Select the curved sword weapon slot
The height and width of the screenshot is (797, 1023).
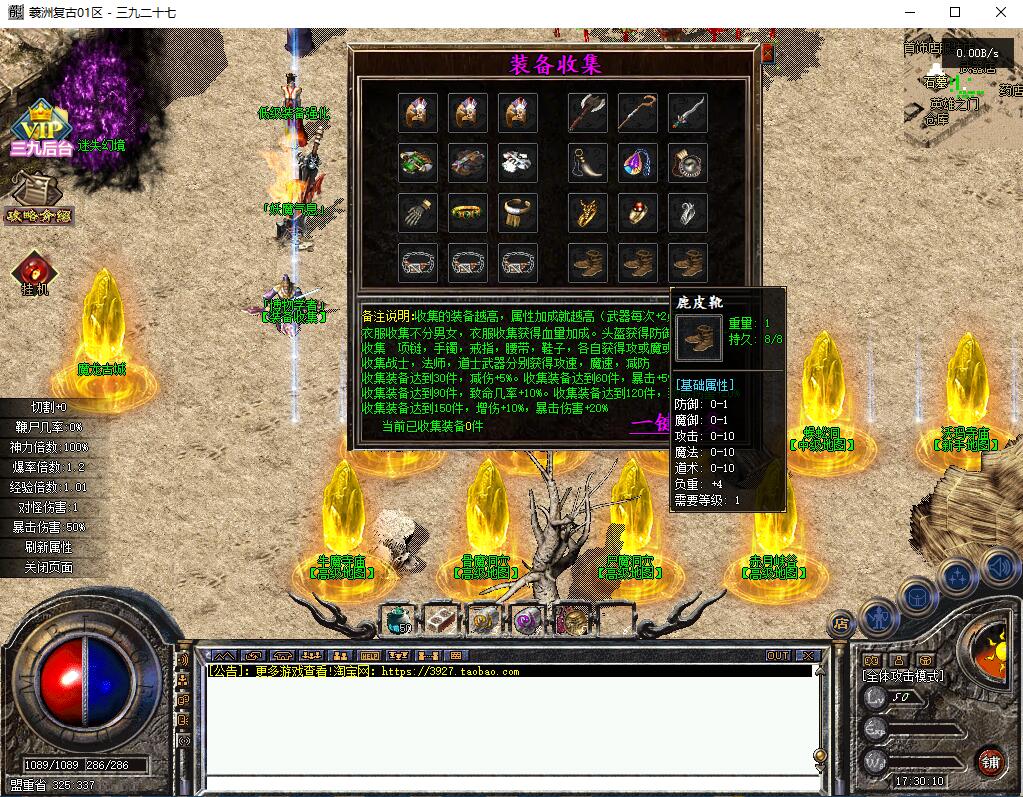(x=688, y=113)
